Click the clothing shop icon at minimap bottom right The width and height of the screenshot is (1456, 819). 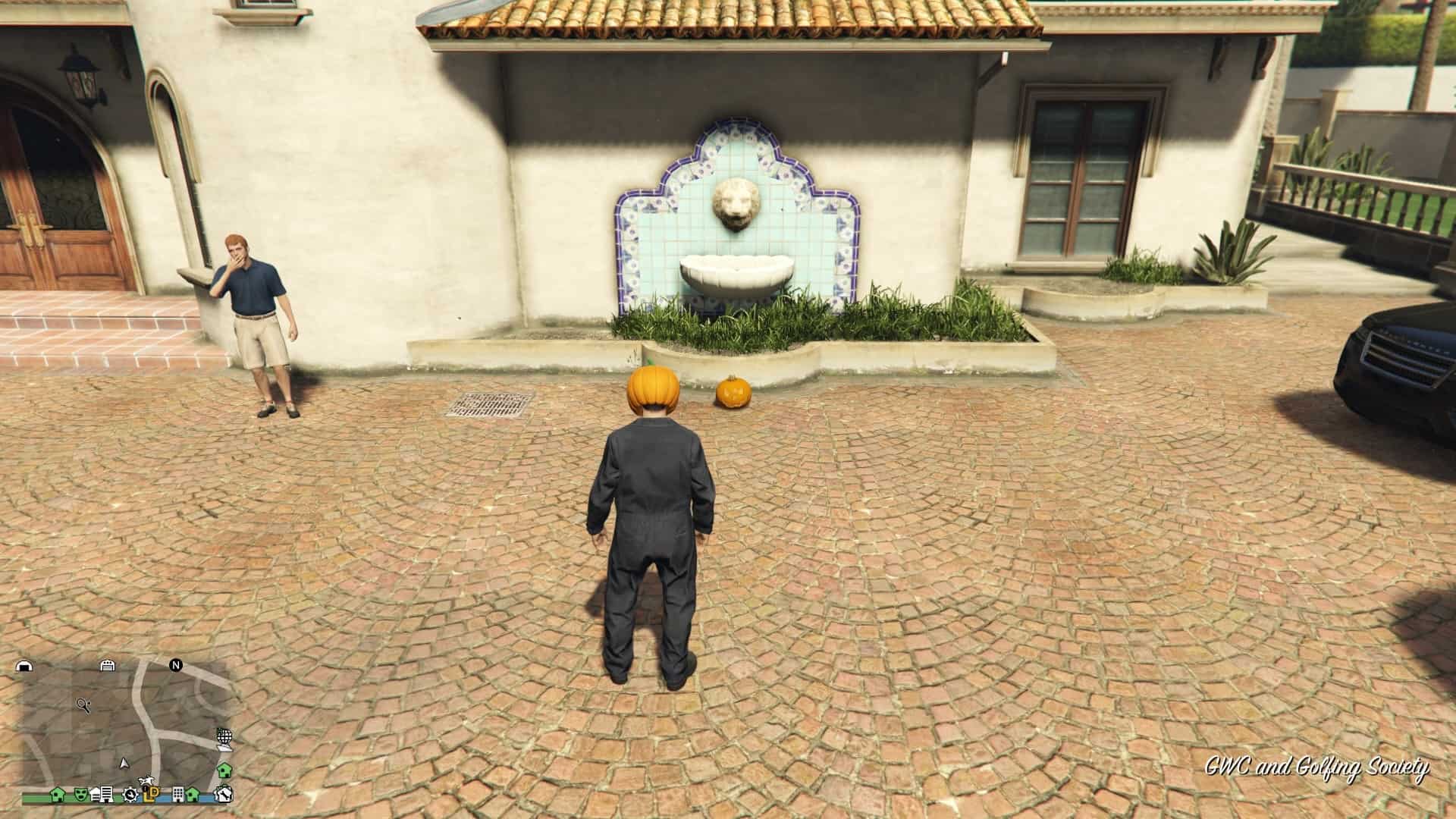tap(224, 795)
